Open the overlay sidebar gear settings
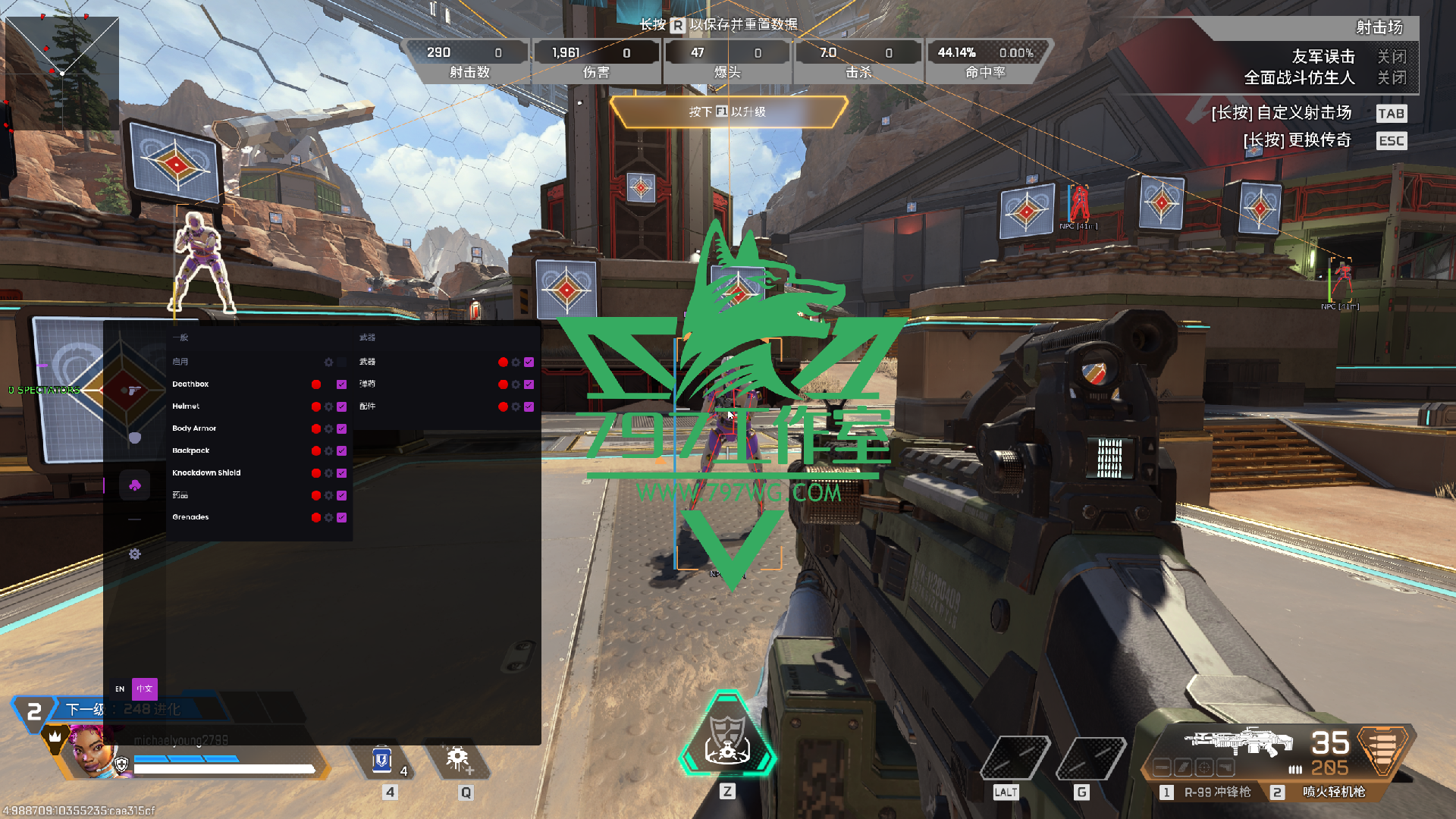Viewport: 1456px width, 819px height. 135,554
